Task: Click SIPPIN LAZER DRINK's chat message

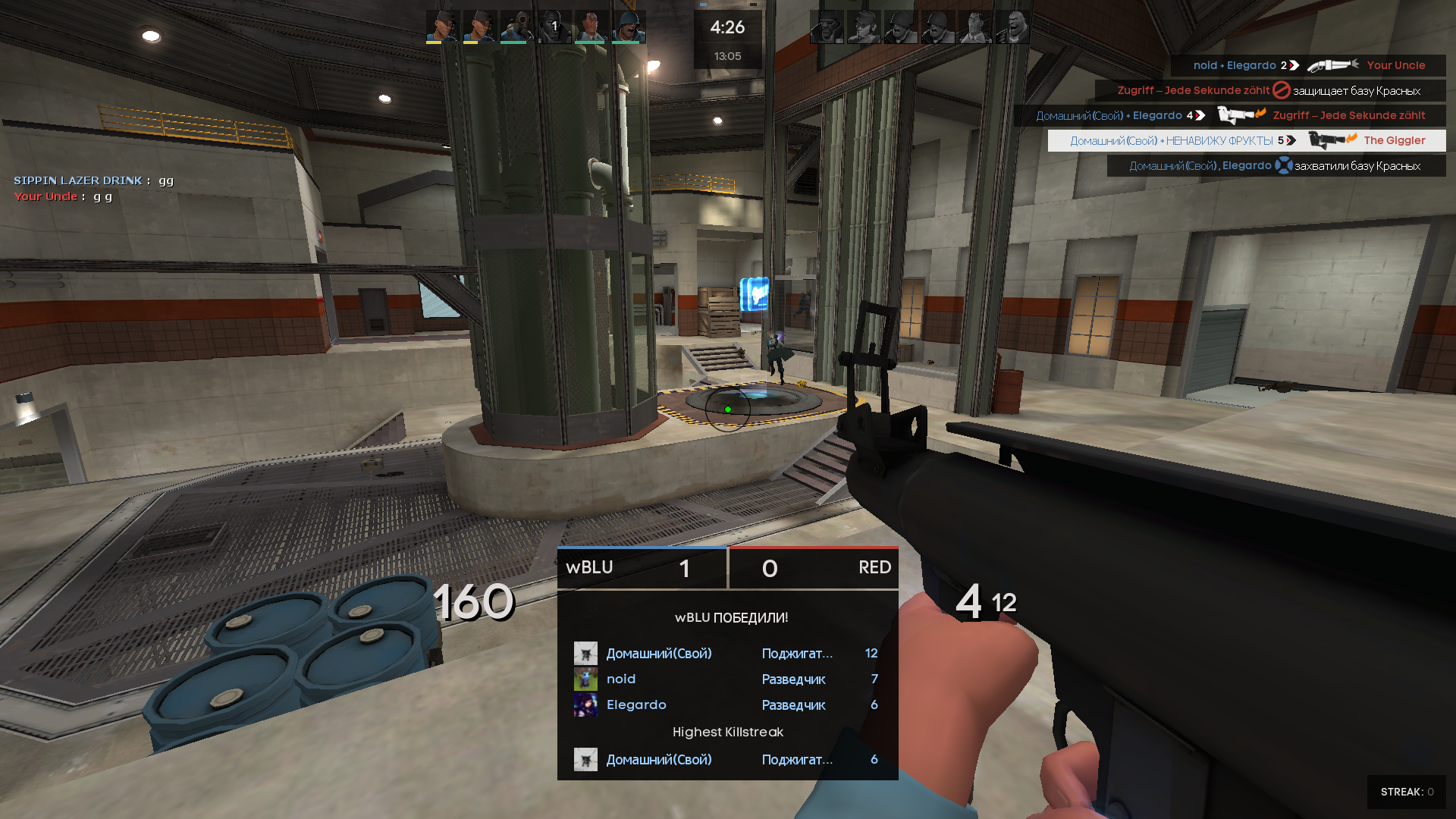Action: pos(94,180)
